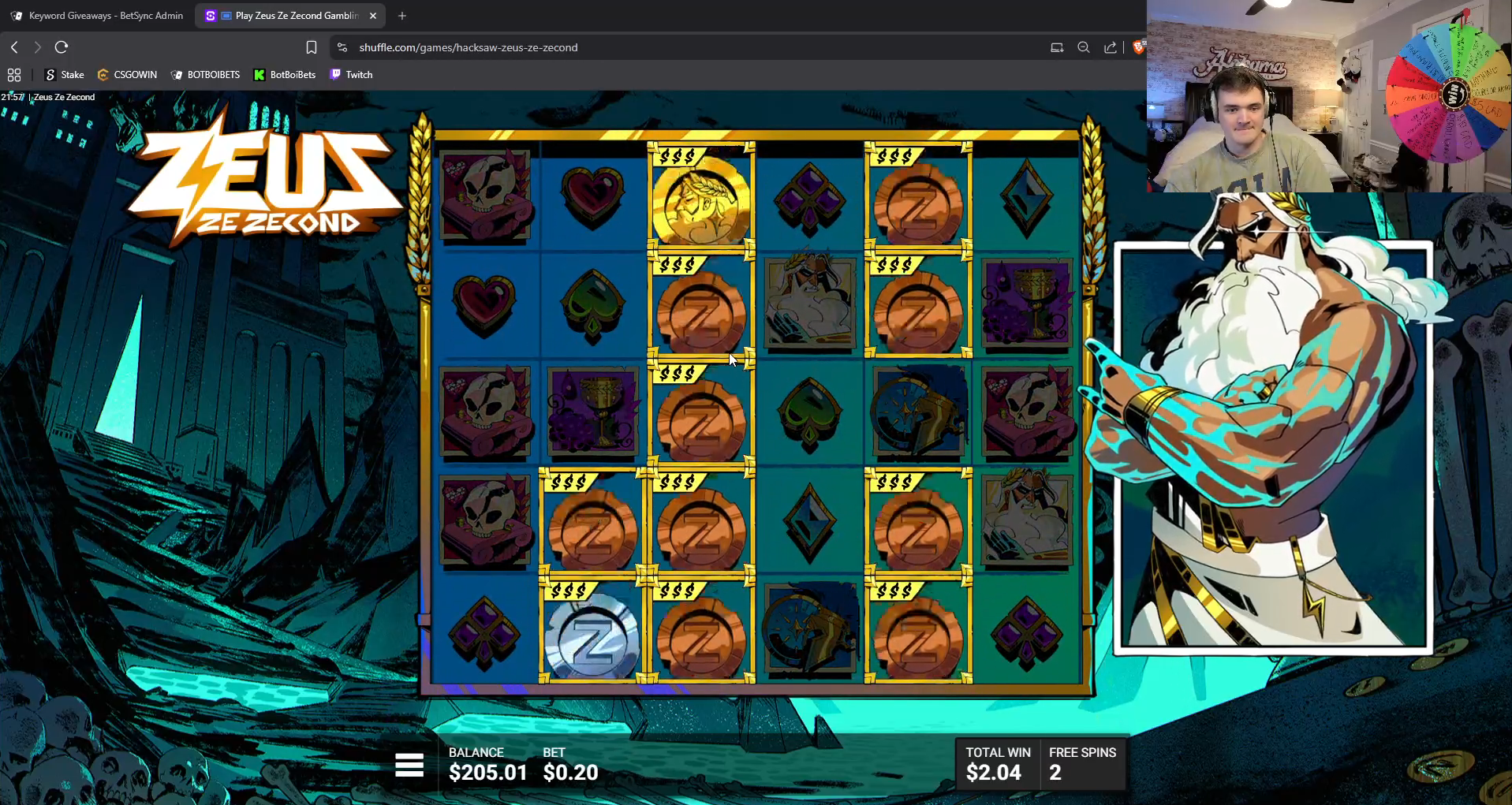Share the page via the share icon
Viewport: 1512px width, 805px height.
pos(1111,47)
